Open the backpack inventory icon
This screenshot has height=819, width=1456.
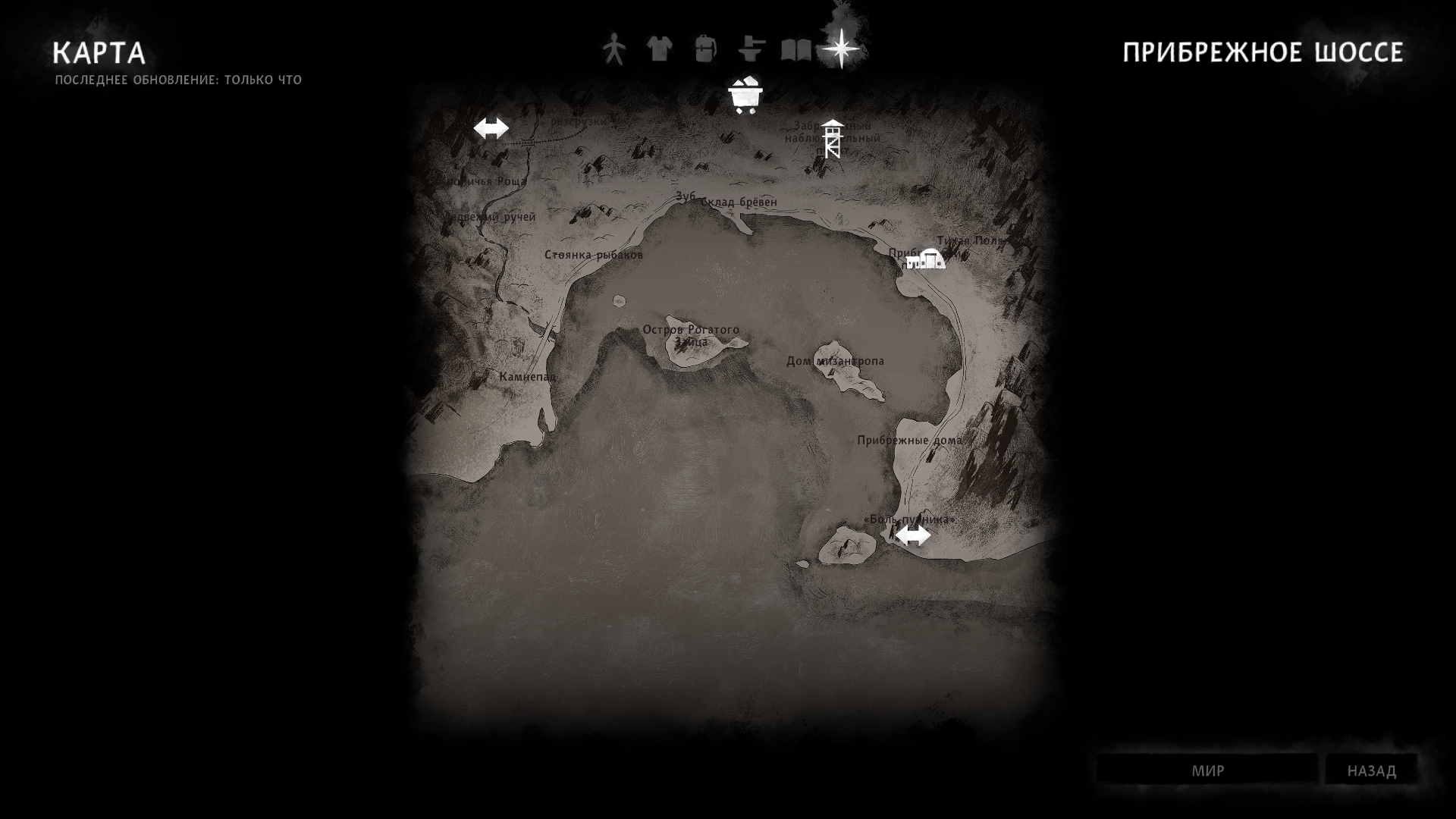tap(704, 49)
